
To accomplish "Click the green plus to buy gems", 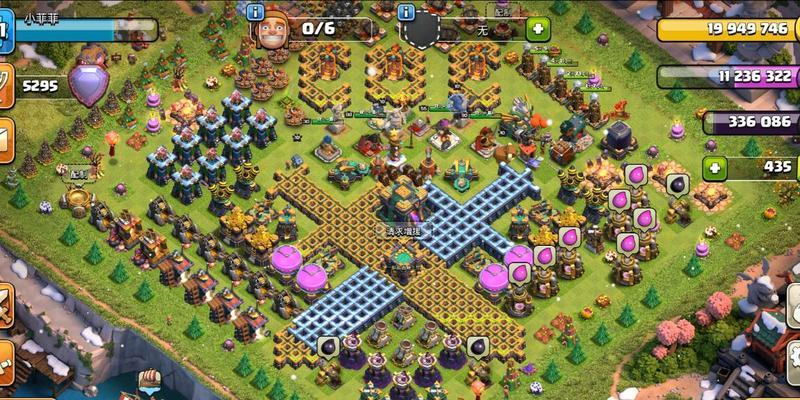I will [714, 167].
